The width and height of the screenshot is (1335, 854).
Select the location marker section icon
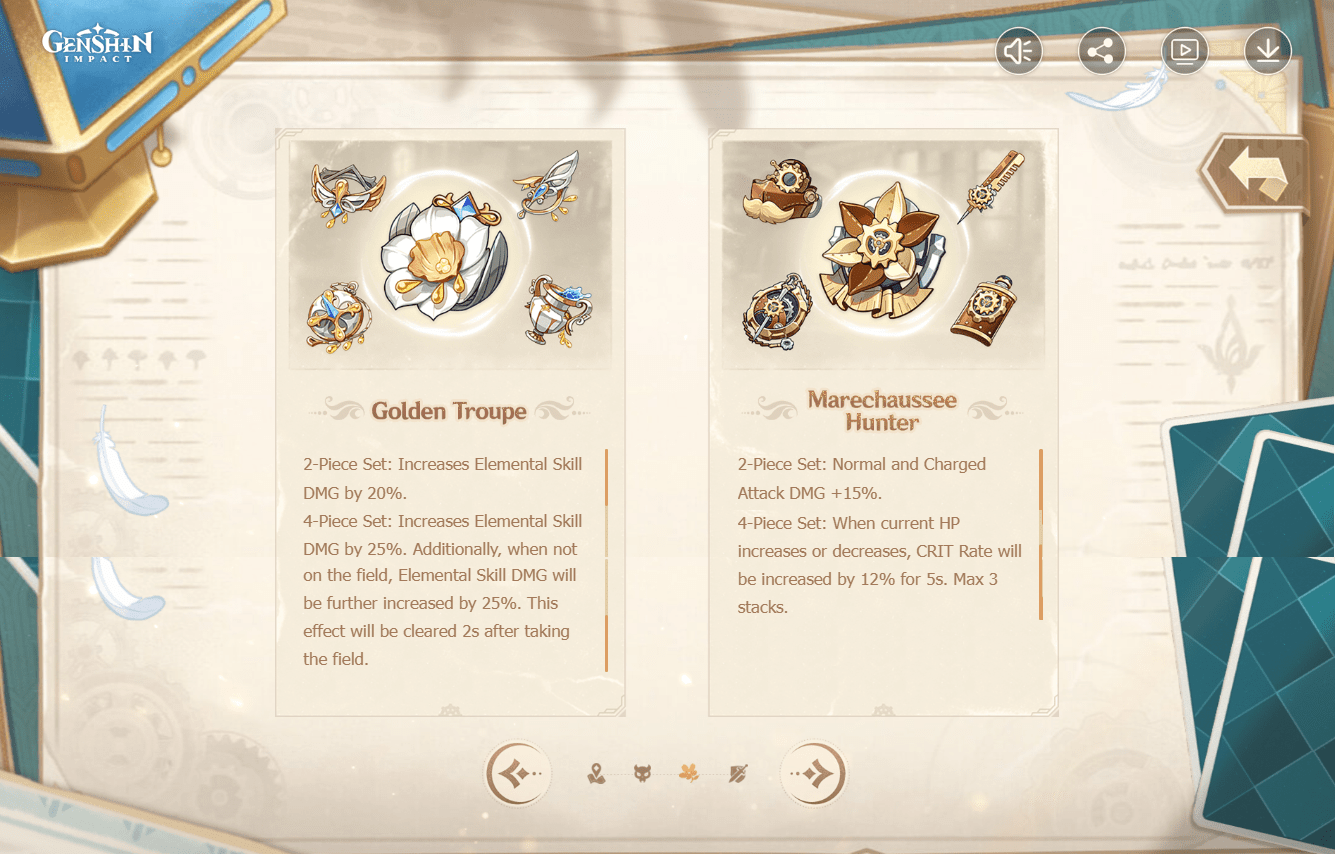(594, 771)
